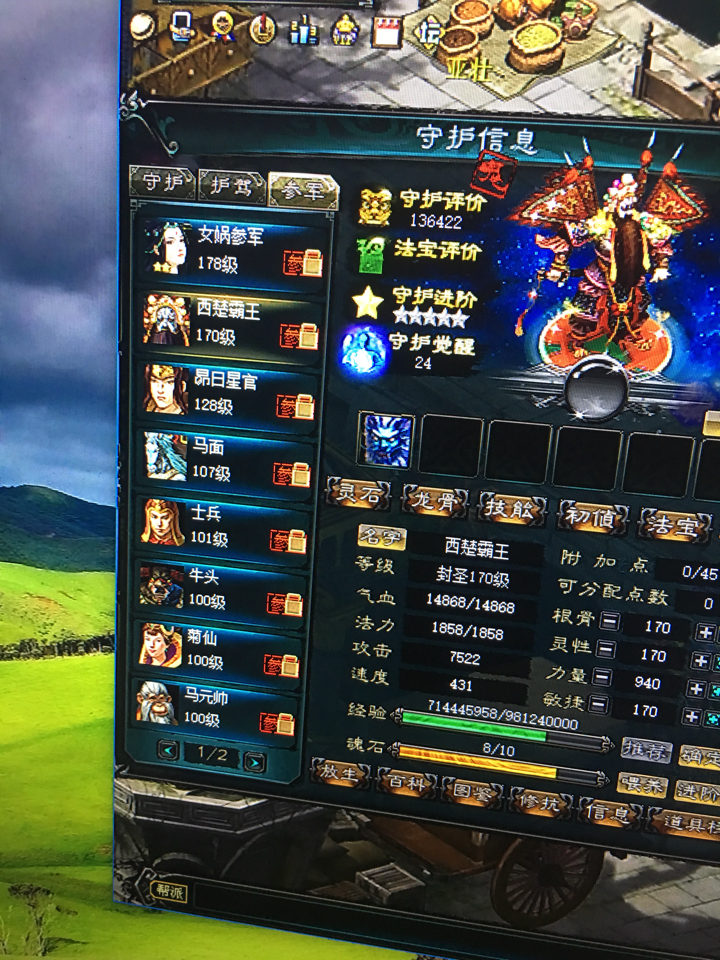Screen dimensions: 720x960
Task: Go to the previous guardian list page
Action: (x=168, y=751)
